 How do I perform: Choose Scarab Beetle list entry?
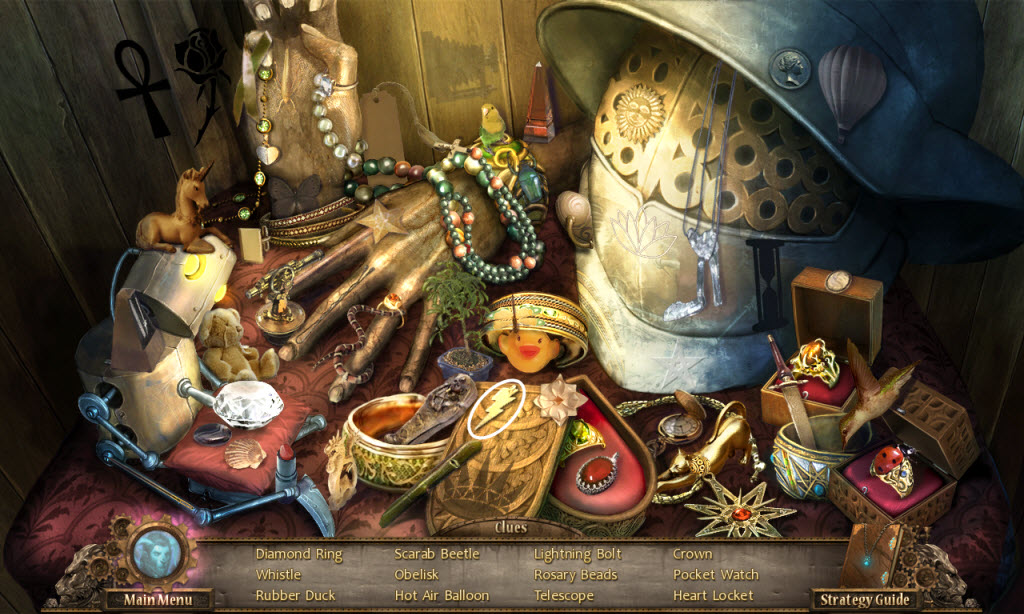coord(436,554)
